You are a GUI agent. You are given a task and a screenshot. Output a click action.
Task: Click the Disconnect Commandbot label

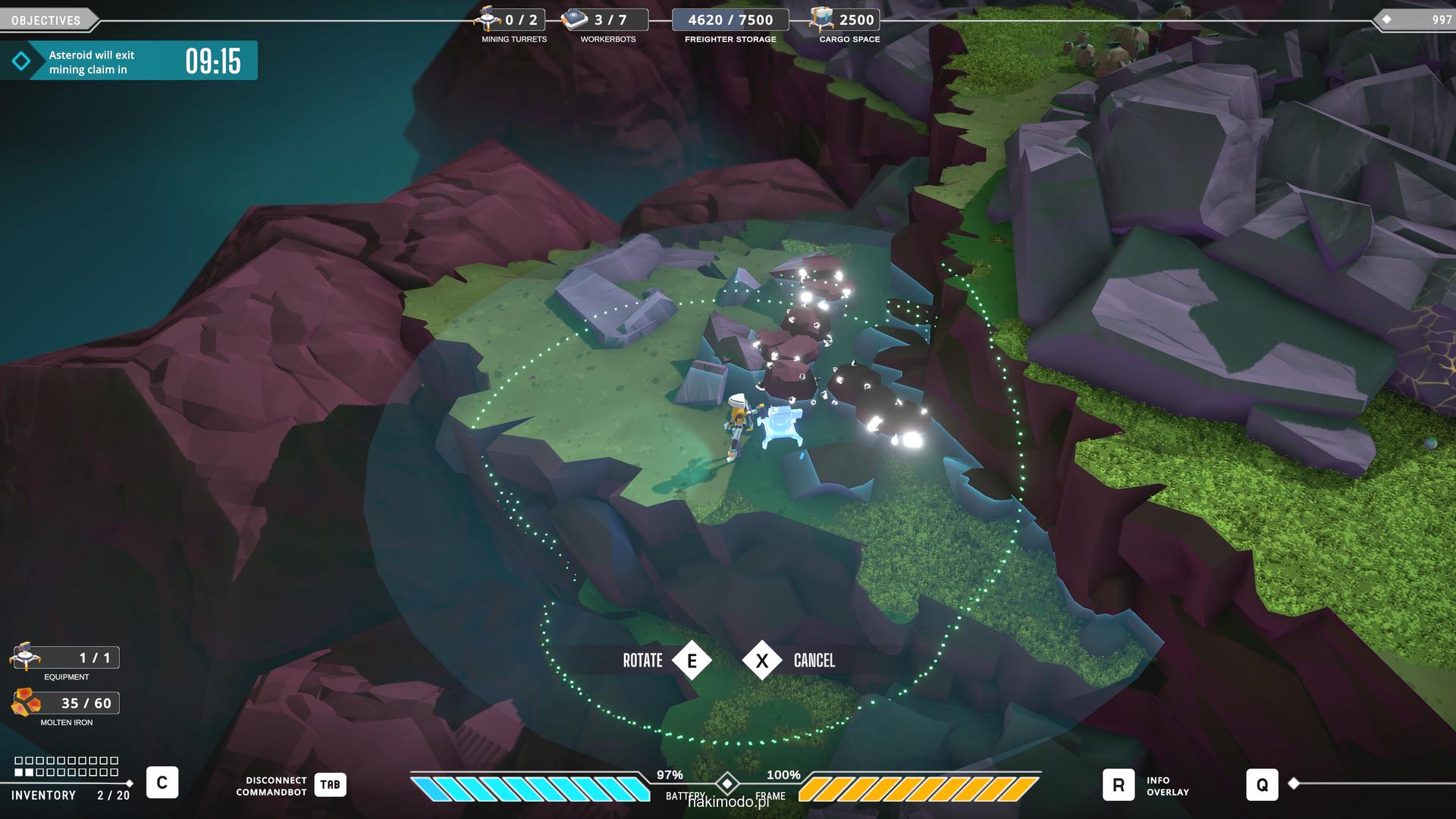[271, 786]
